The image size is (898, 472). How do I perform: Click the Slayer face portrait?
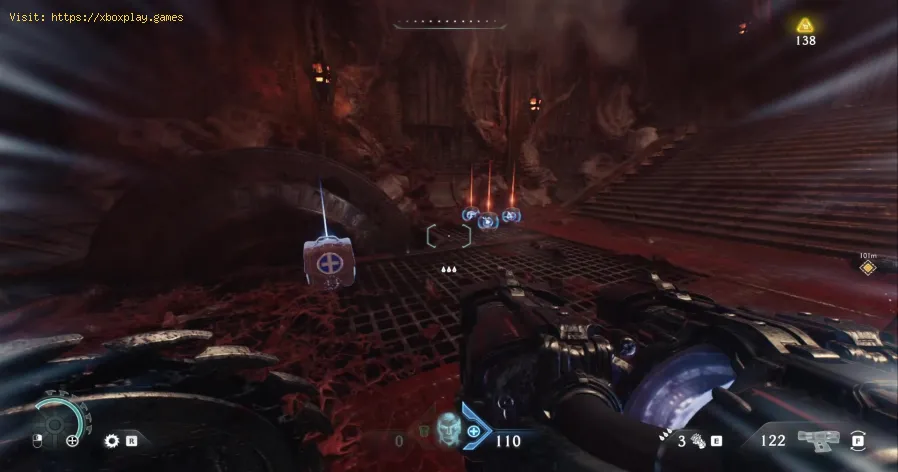click(x=448, y=431)
